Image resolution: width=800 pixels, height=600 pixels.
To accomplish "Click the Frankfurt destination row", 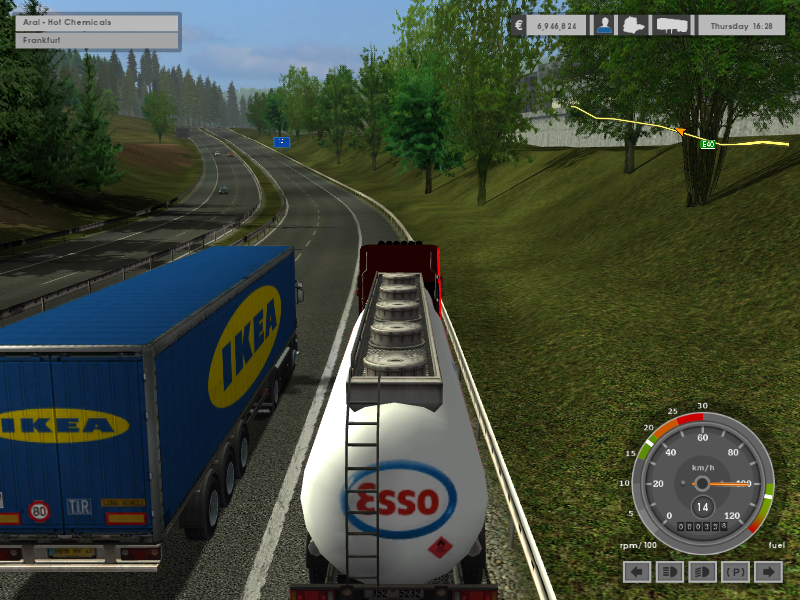I will coord(97,41).
